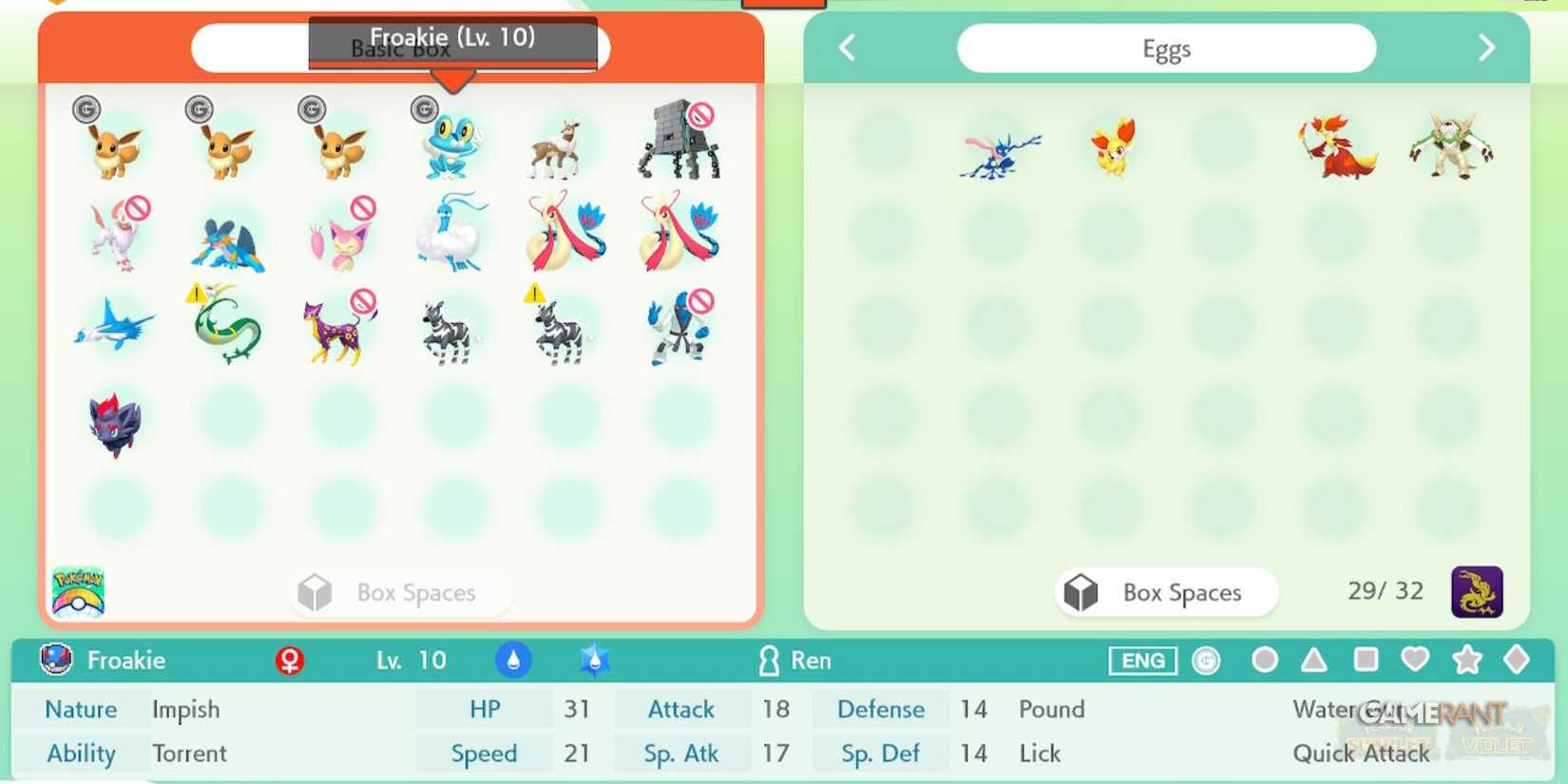Viewport: 1568px width, 784px height.
Task: Click the Box Spaces button in the Eggs panel
Action: (1165, 592)
